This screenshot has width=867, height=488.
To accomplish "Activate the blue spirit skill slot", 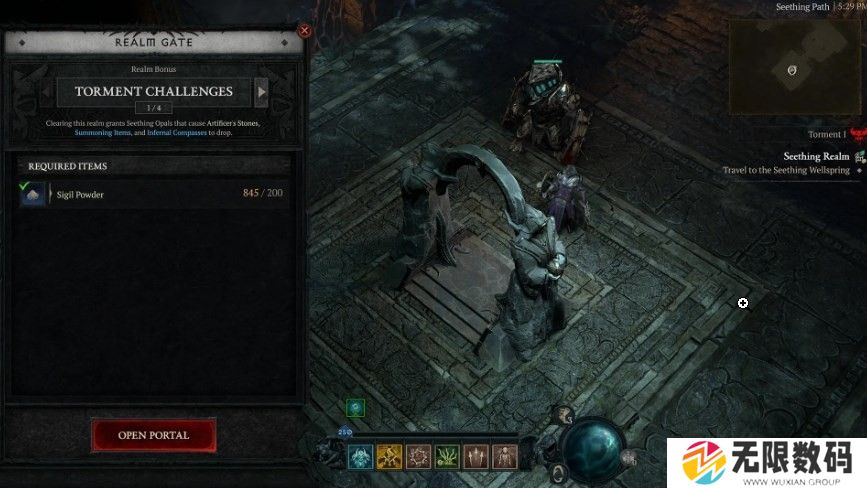I will pyautogui.click(x=360, y=457).
